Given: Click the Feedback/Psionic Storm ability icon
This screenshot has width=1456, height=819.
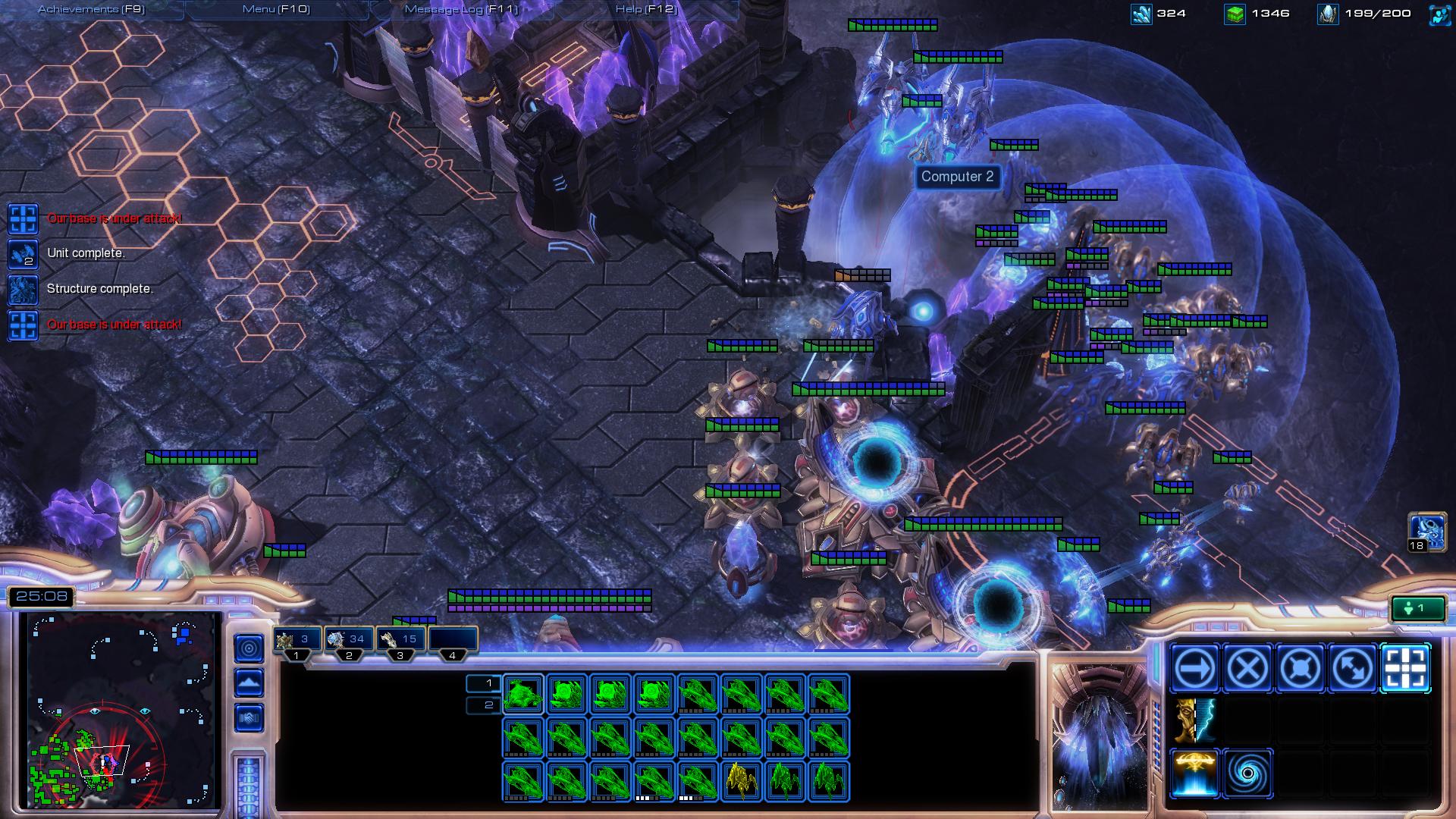Looking at the screenshot, I should click(1194, 721).
